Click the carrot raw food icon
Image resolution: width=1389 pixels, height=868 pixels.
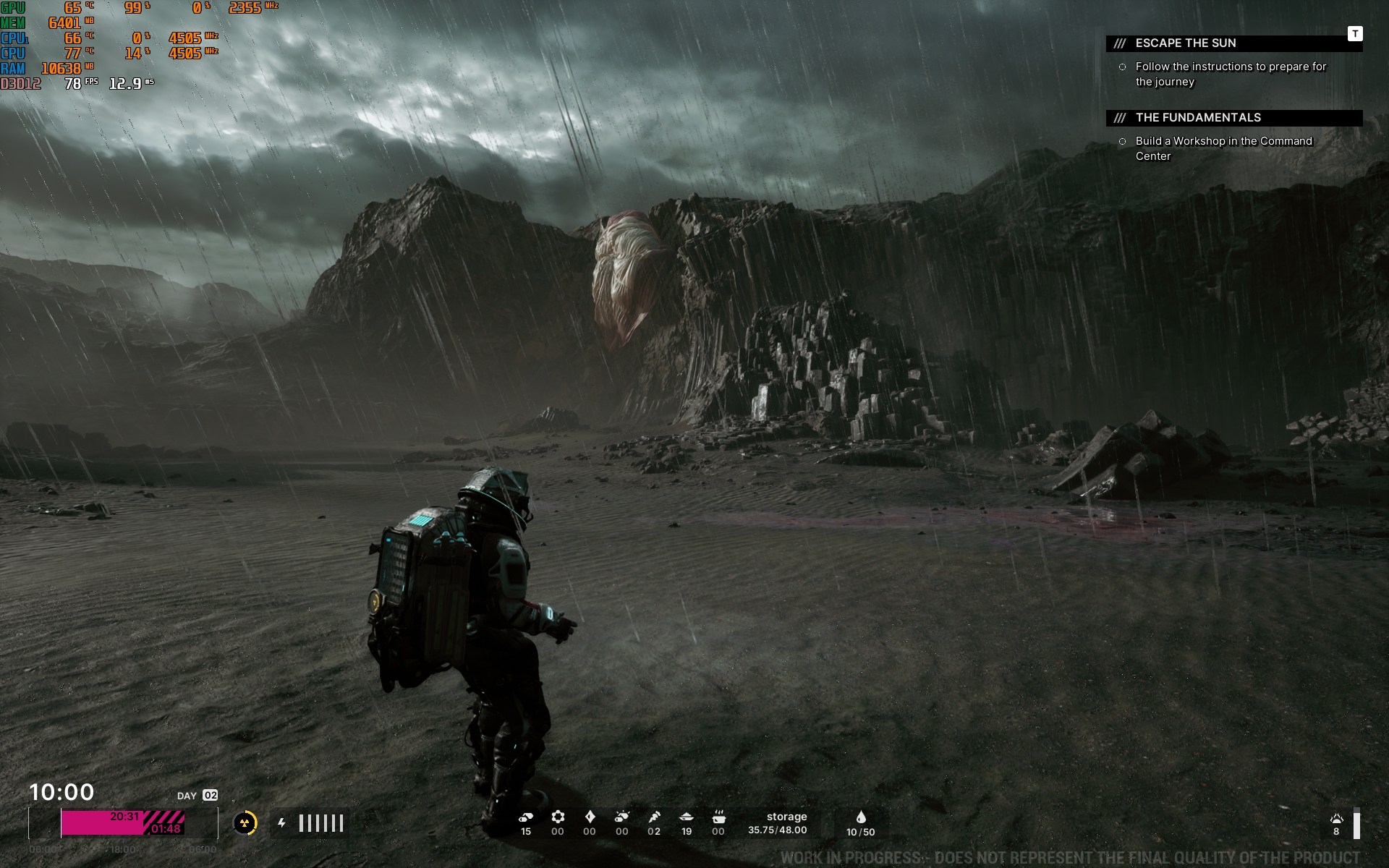(x=654, y=817)
